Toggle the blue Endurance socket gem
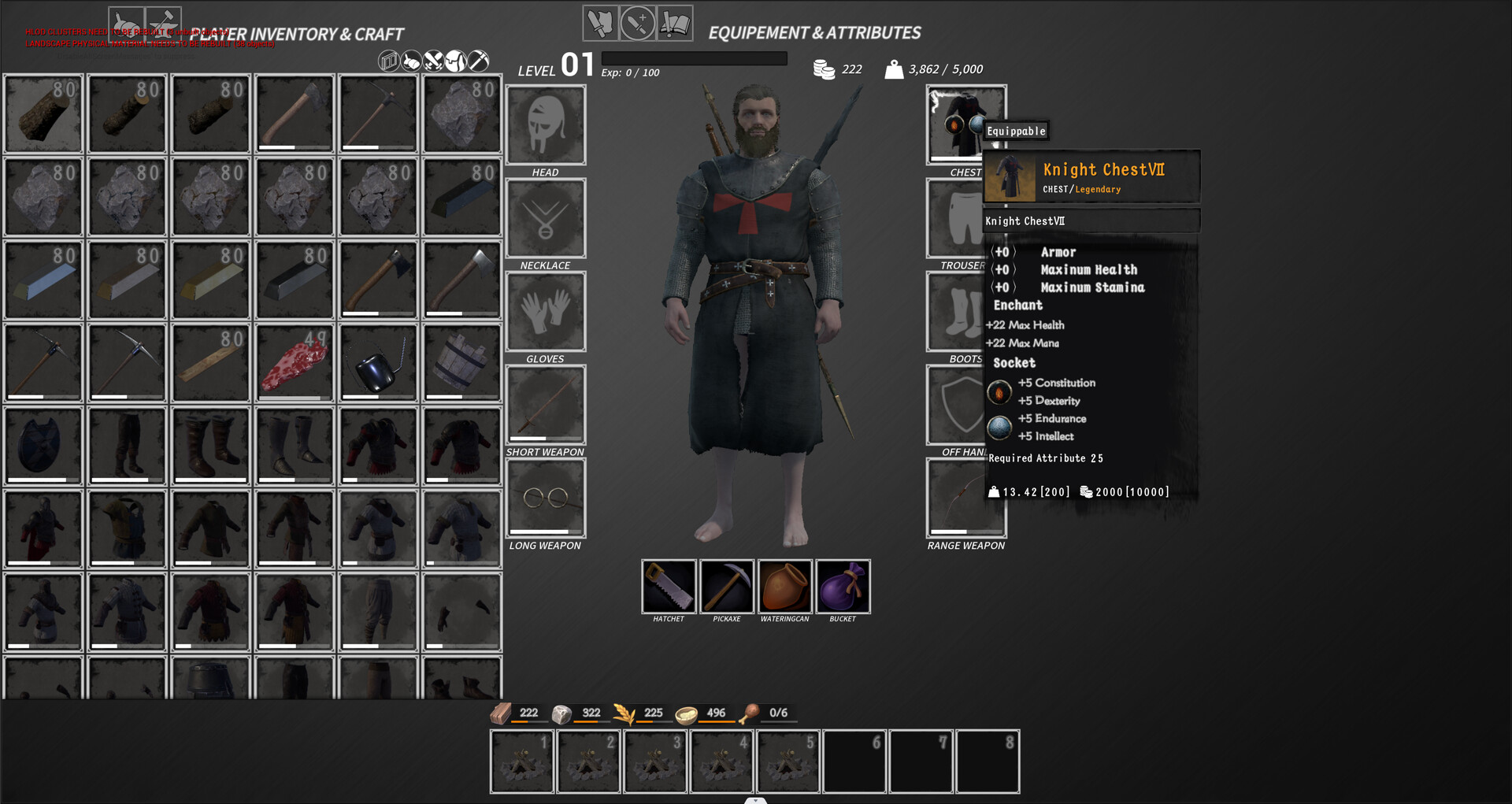Image resolution: width=1512 pixels, height=804 pixels. tap(999, 428)
